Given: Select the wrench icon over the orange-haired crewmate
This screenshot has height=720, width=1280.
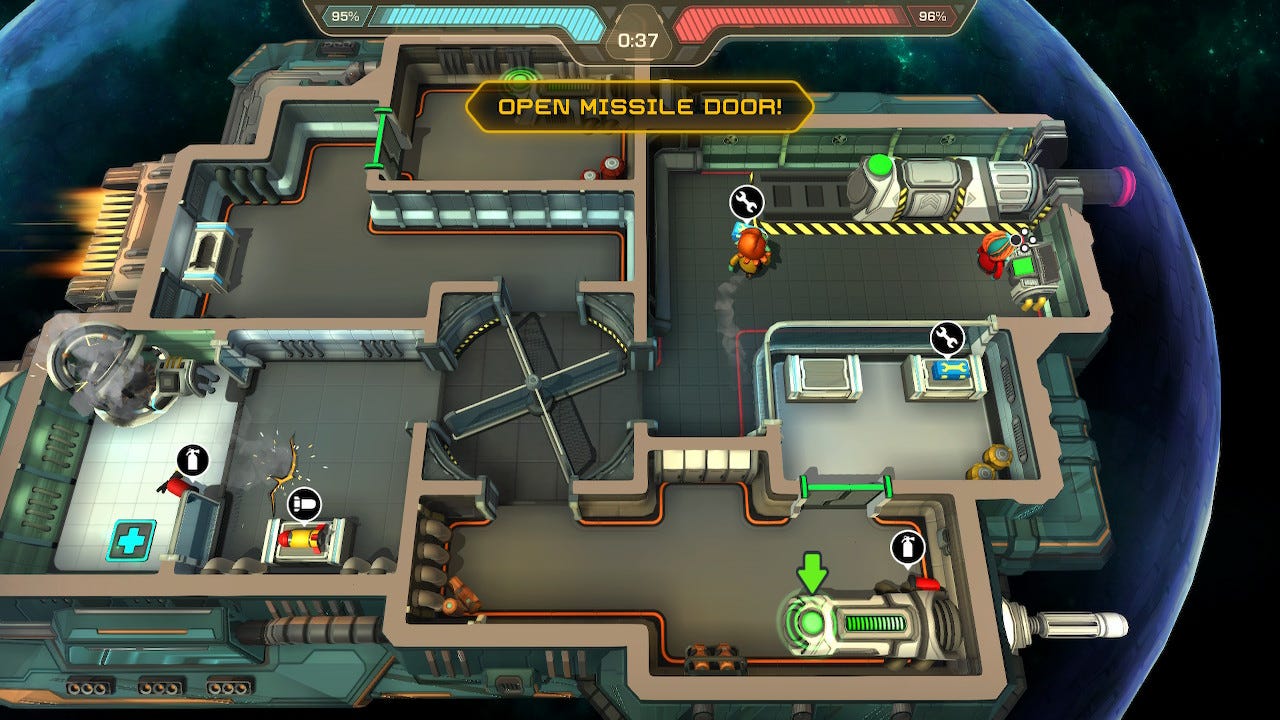Looking at the screenshot, I should (x=746, y=202).
